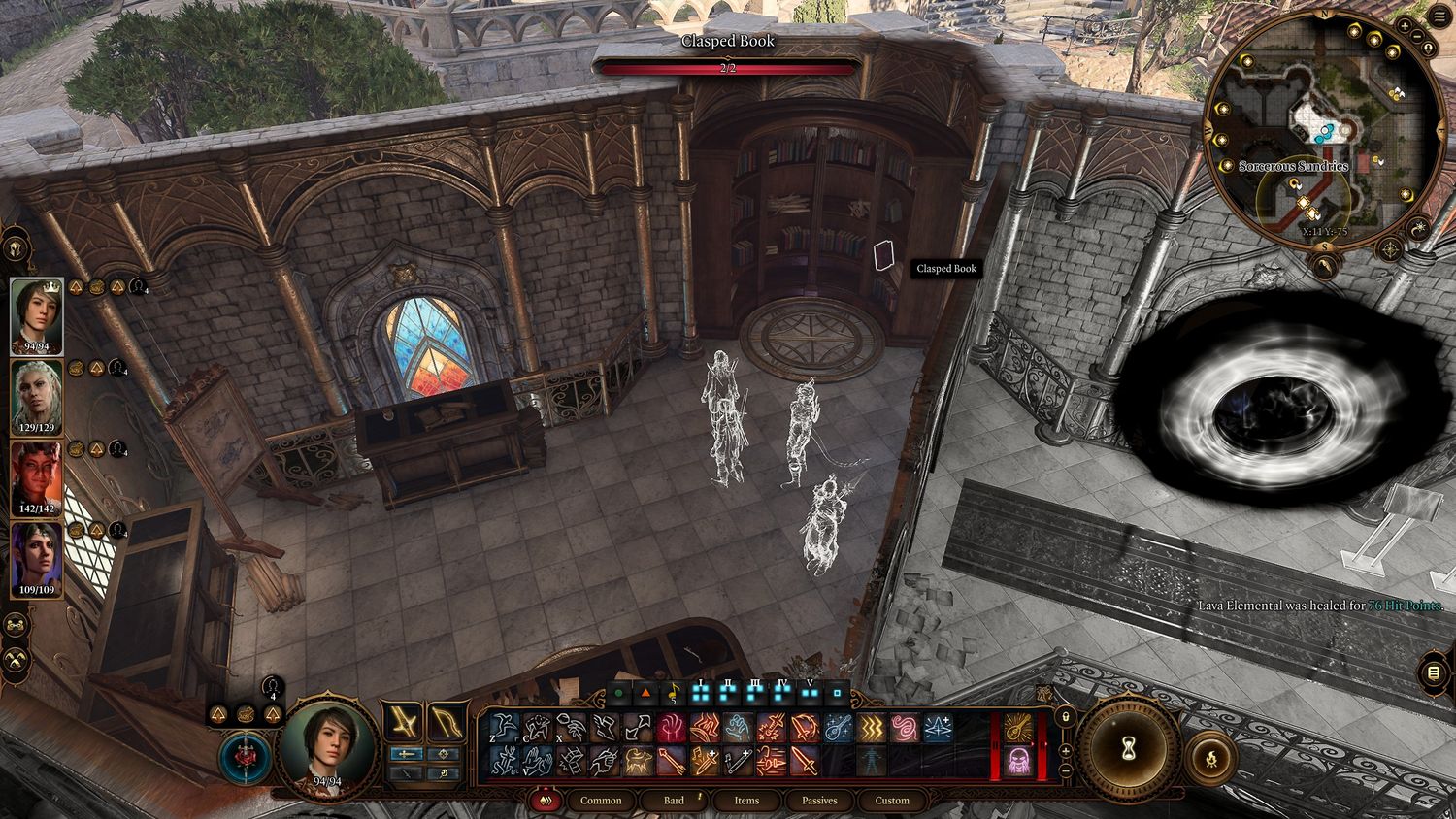Show the Items hotbar tab
Viewport: 1456px width, 819px height.
click(746, 801)
